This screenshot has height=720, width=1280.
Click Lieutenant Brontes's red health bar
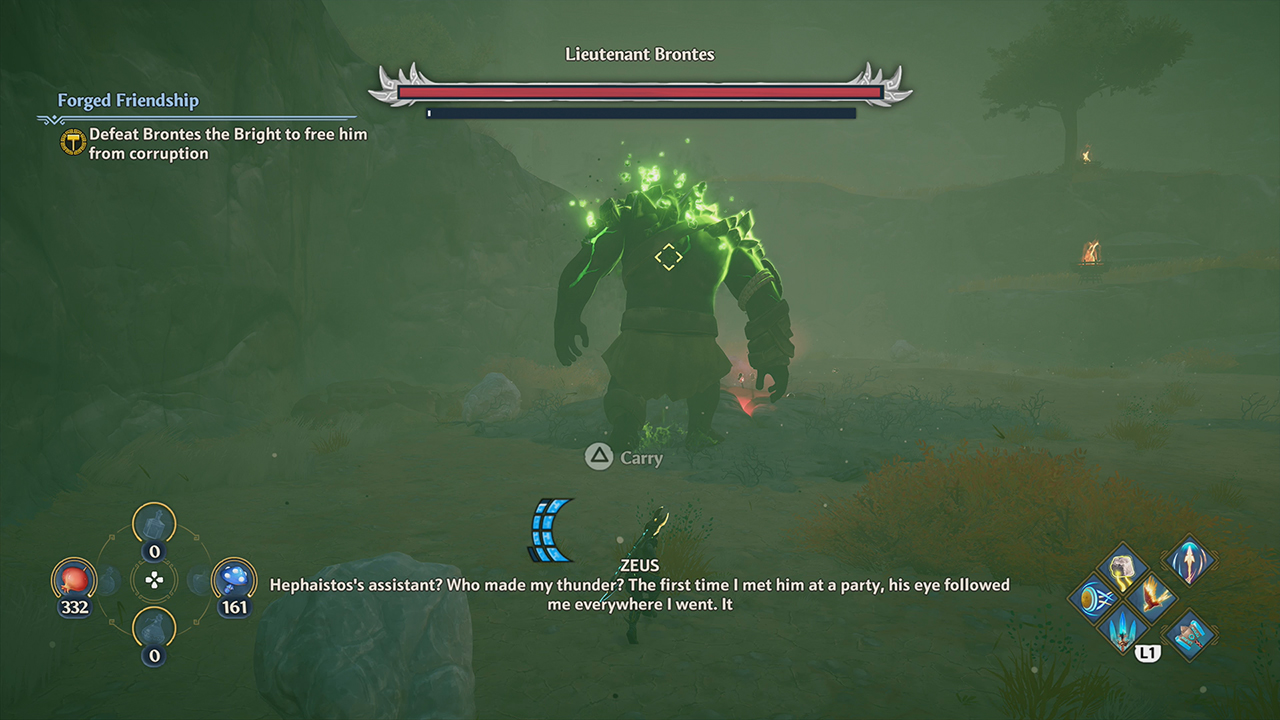click(640, 91)
